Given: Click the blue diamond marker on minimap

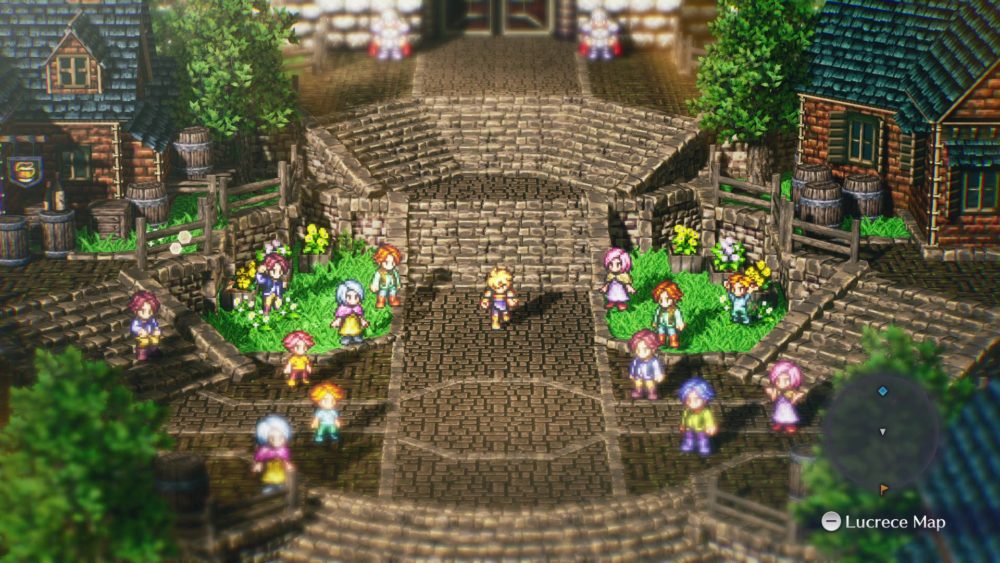Looking at the screenshot, I should coord(882,391).
